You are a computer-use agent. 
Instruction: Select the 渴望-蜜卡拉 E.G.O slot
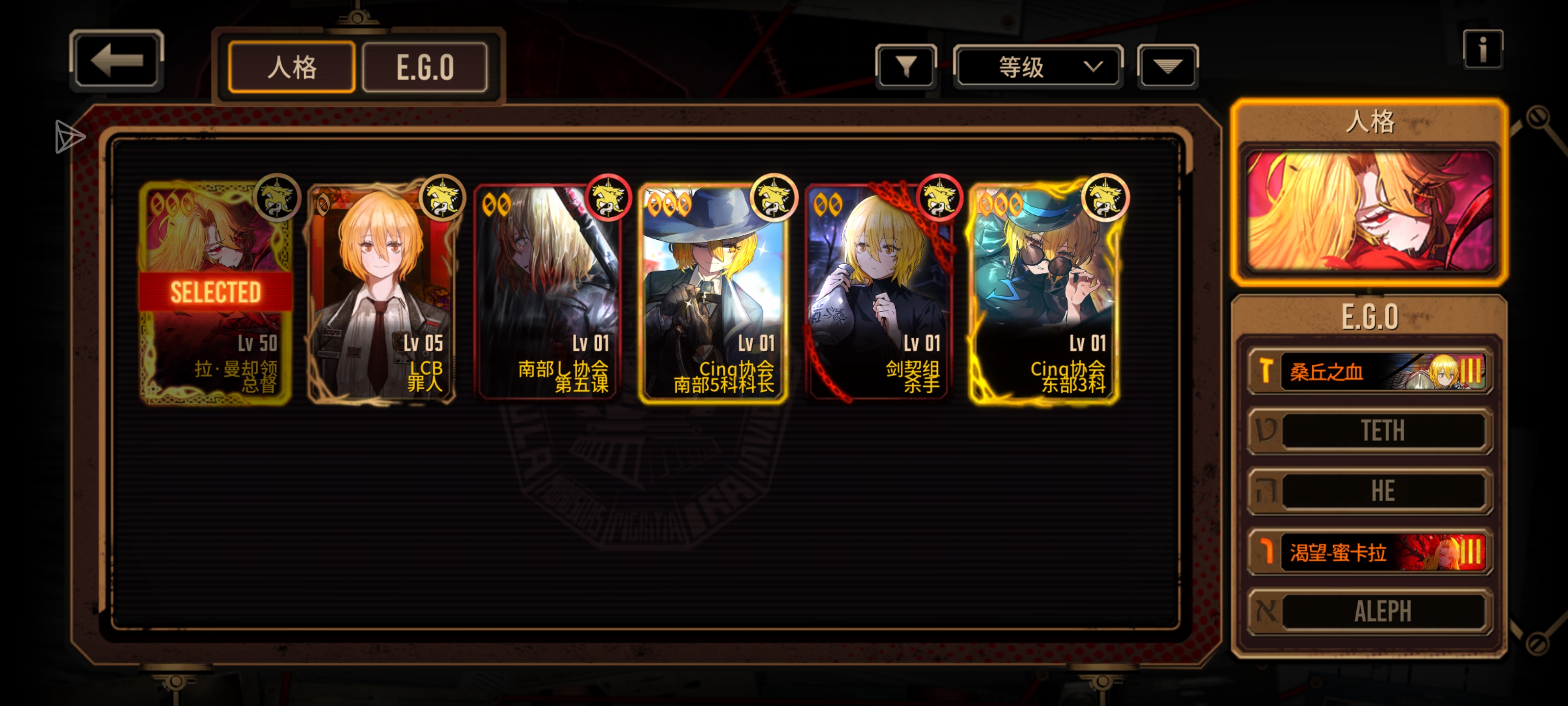point(1370,552)
